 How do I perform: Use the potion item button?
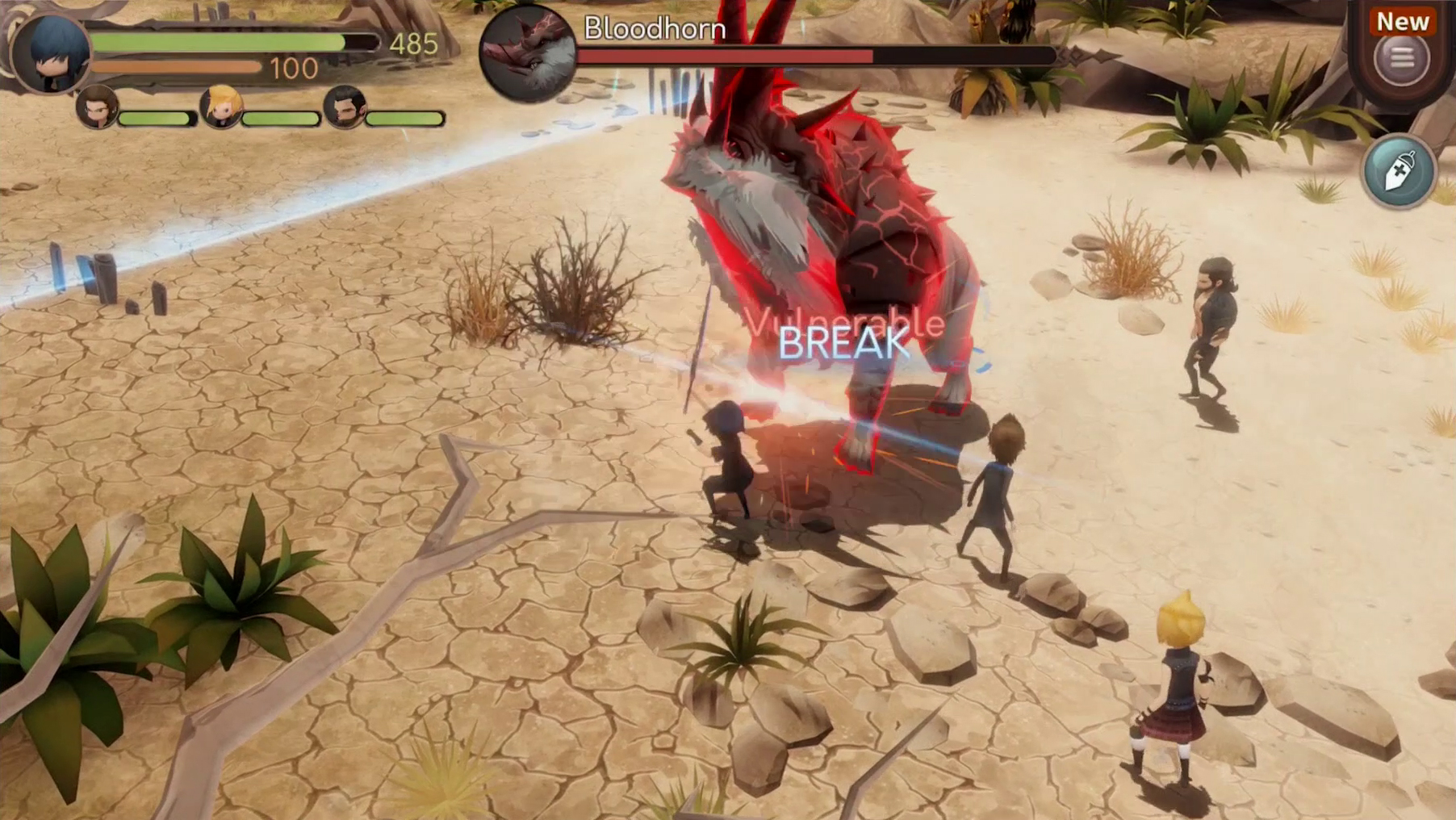tap(1400, 170)
